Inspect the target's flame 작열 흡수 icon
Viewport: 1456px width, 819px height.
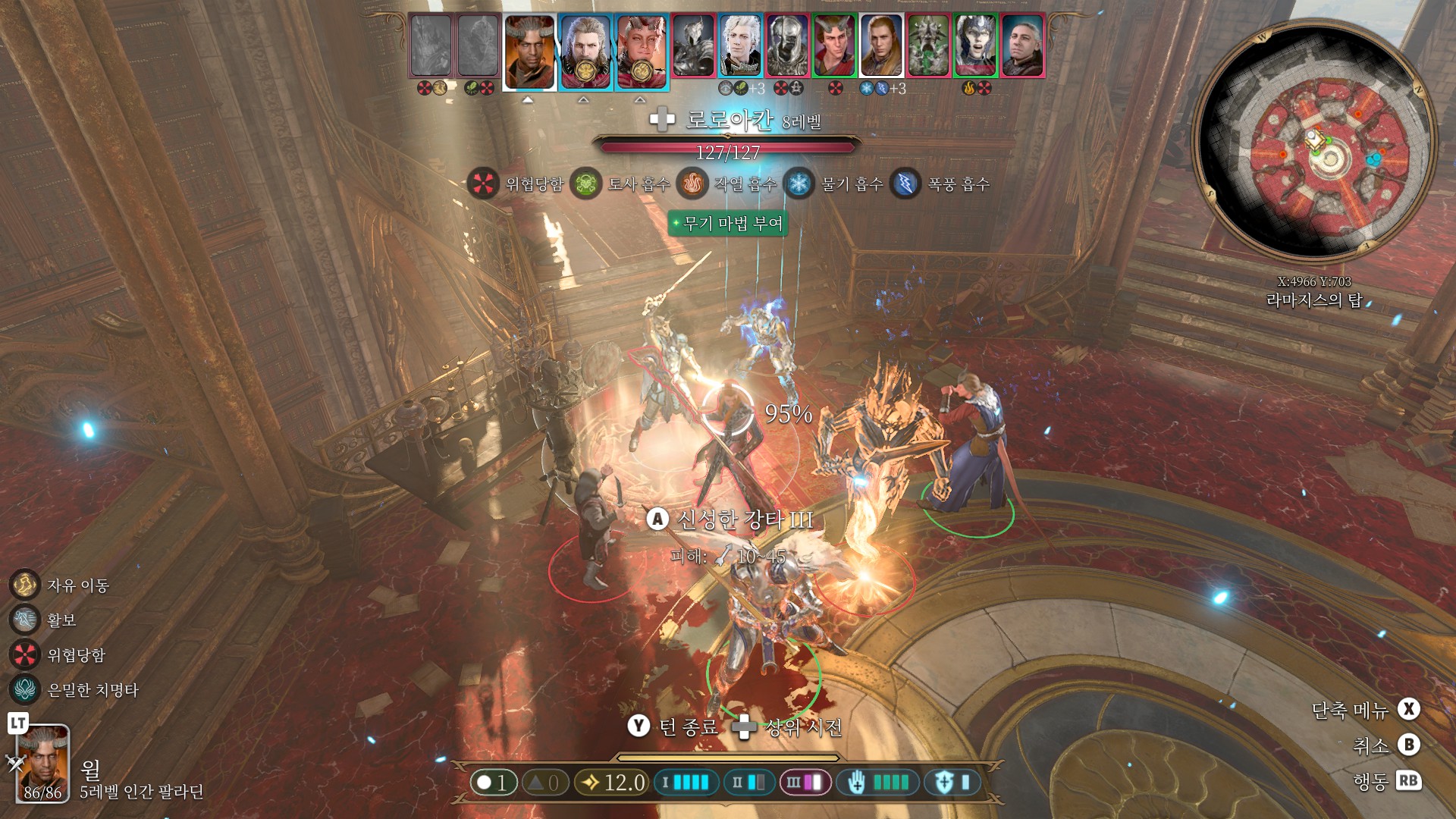[x=692, y=184]
